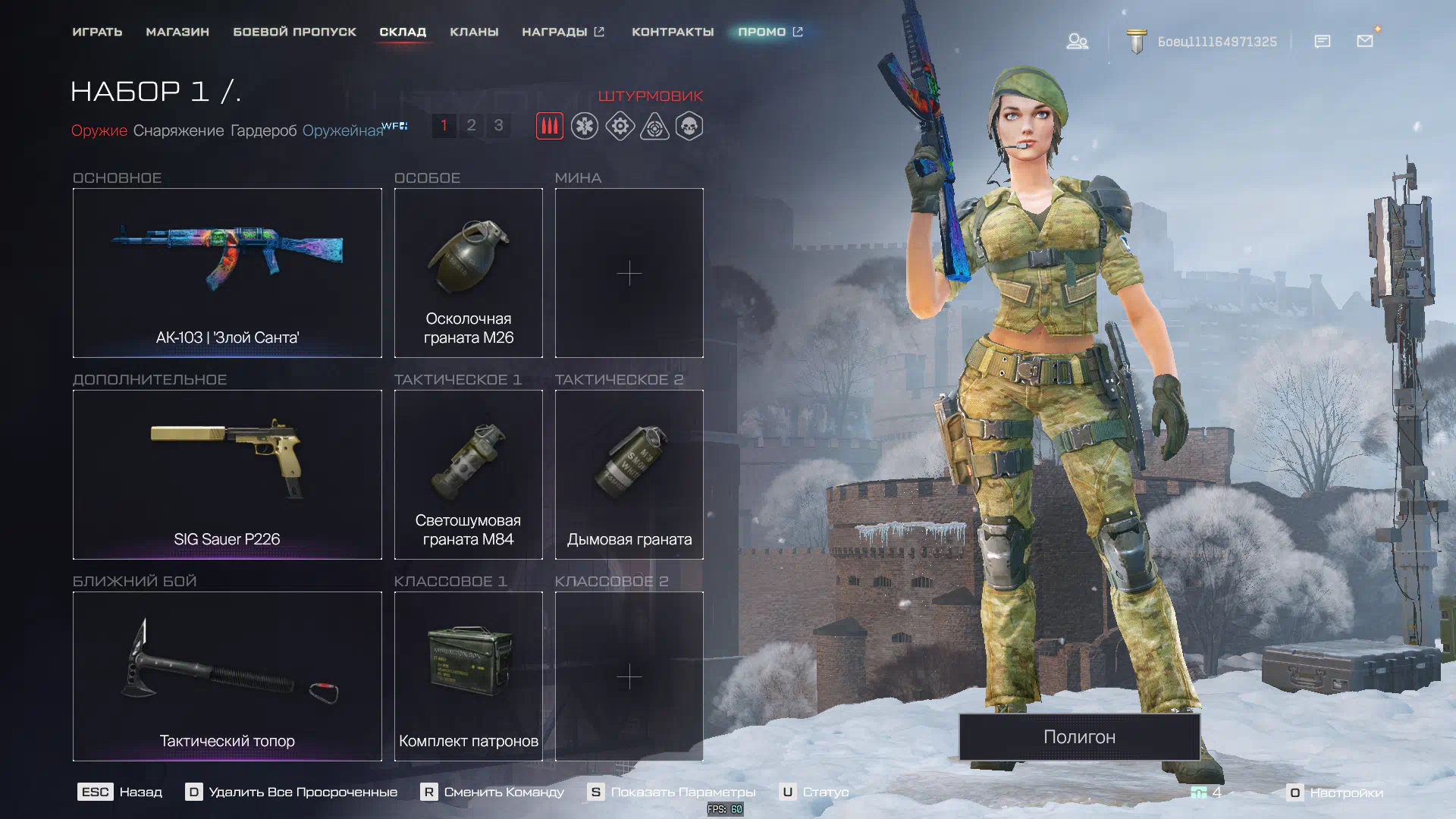Select the Осколочная граната M26 slot
Screen dimensions: 1456x819
point(468,273)
